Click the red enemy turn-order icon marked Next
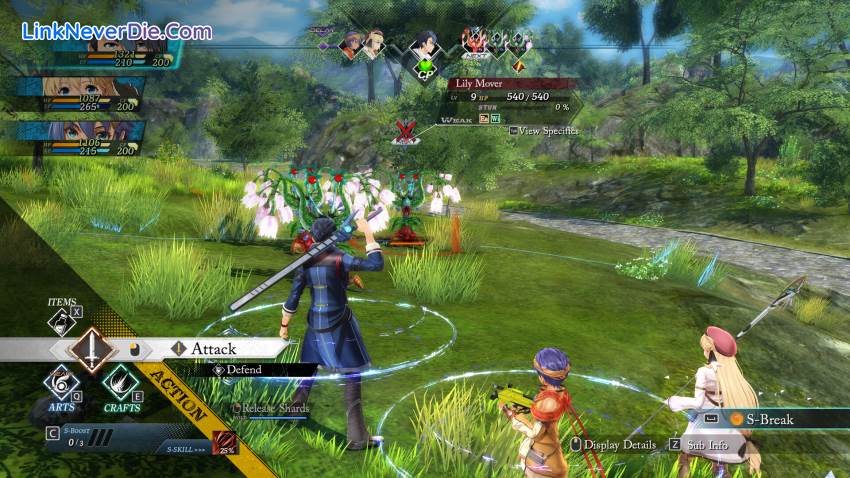 coord(472,41)
